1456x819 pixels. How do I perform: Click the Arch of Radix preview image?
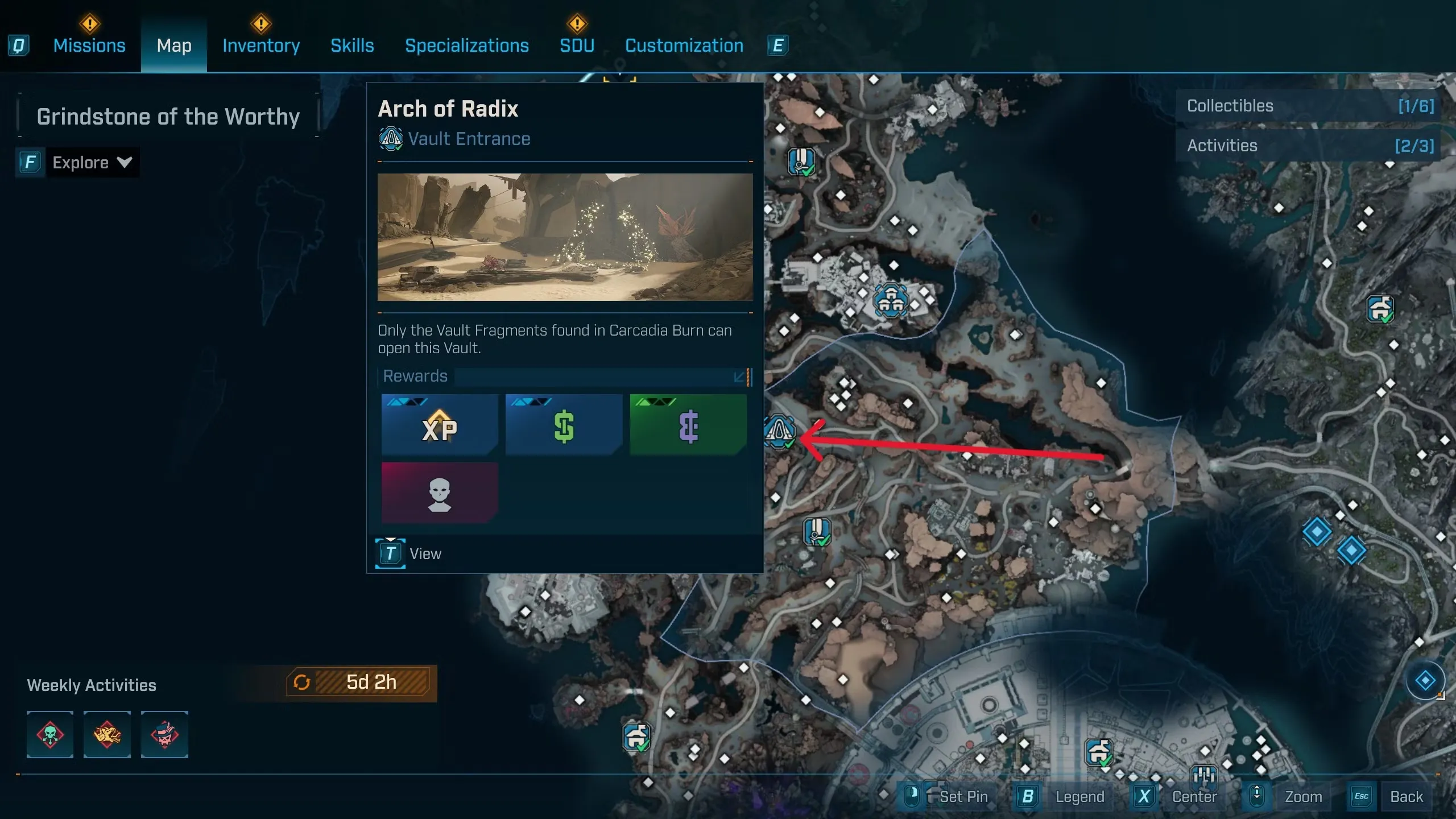(x=565, y=237)
